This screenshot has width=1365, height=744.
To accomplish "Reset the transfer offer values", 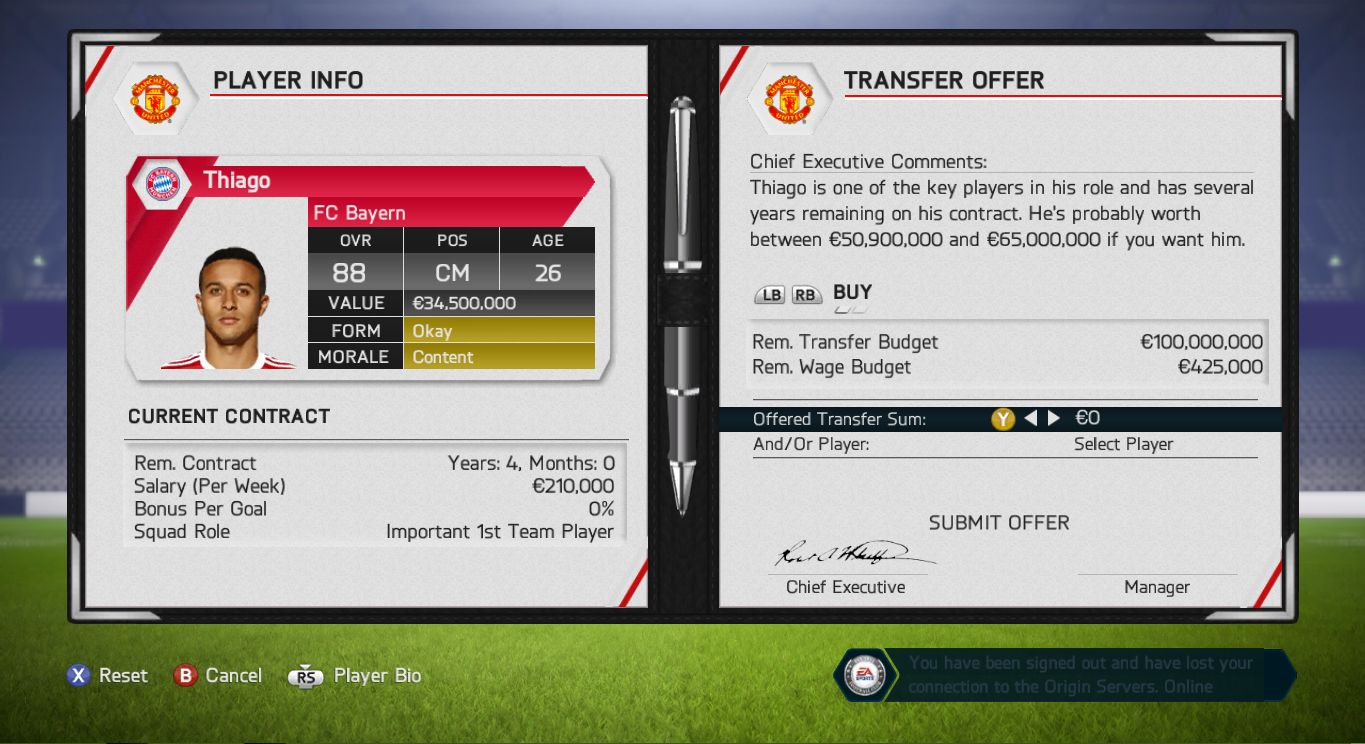I will (107, 676).
